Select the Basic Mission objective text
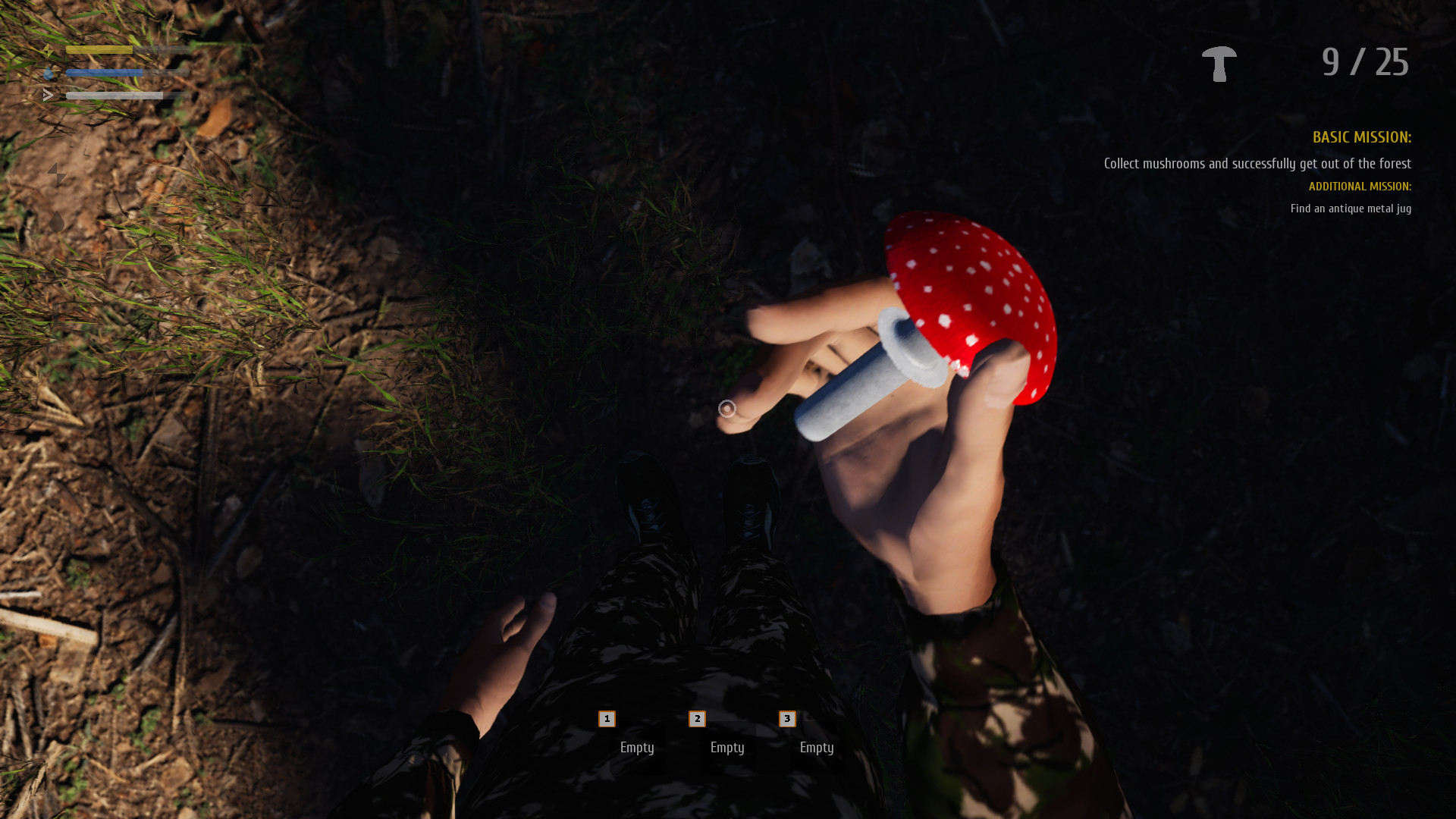1456x819 pixels. (1257, 164)
